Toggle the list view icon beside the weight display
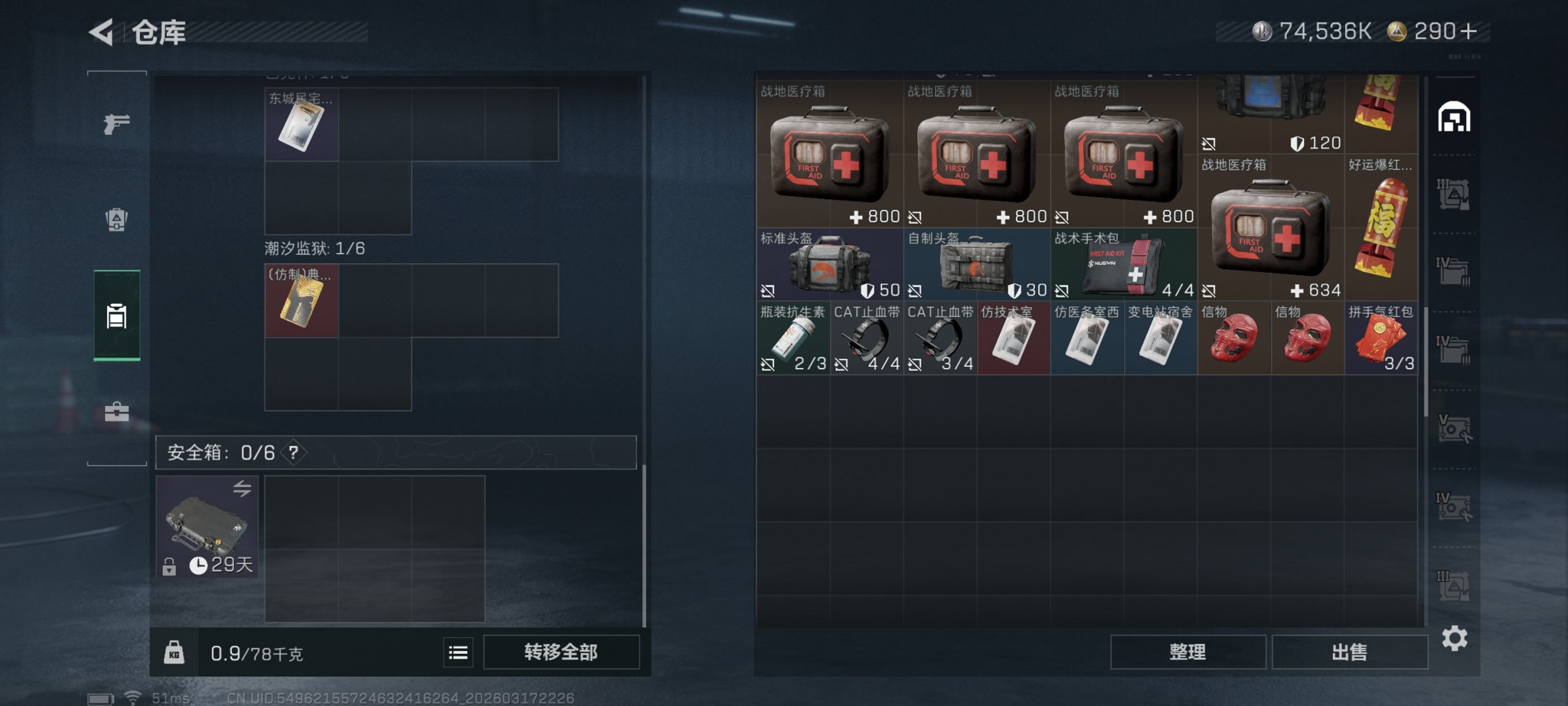The image size is (1568, 706). [457, 652]
